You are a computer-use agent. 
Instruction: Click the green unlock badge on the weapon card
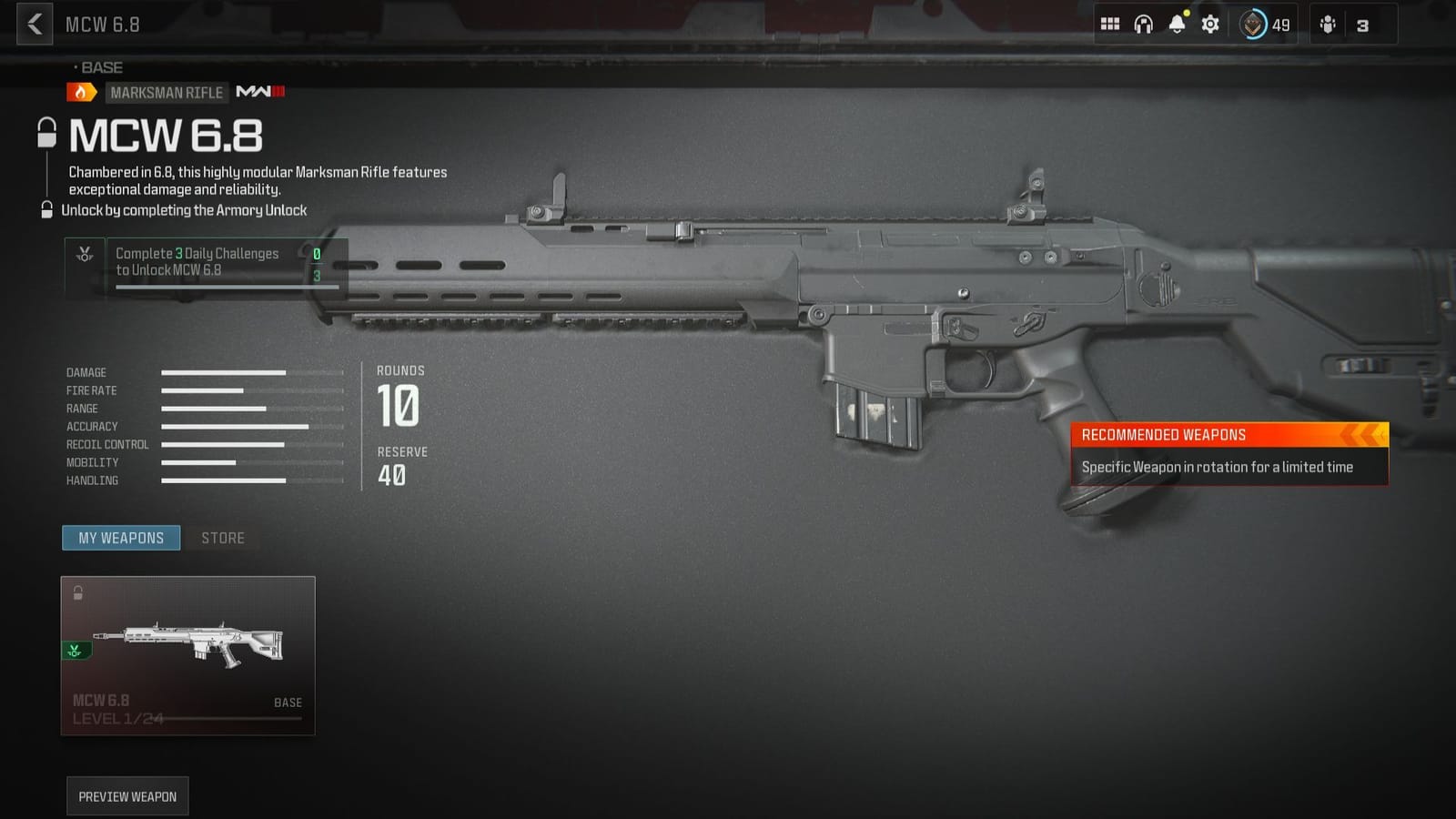click(75, 650)
